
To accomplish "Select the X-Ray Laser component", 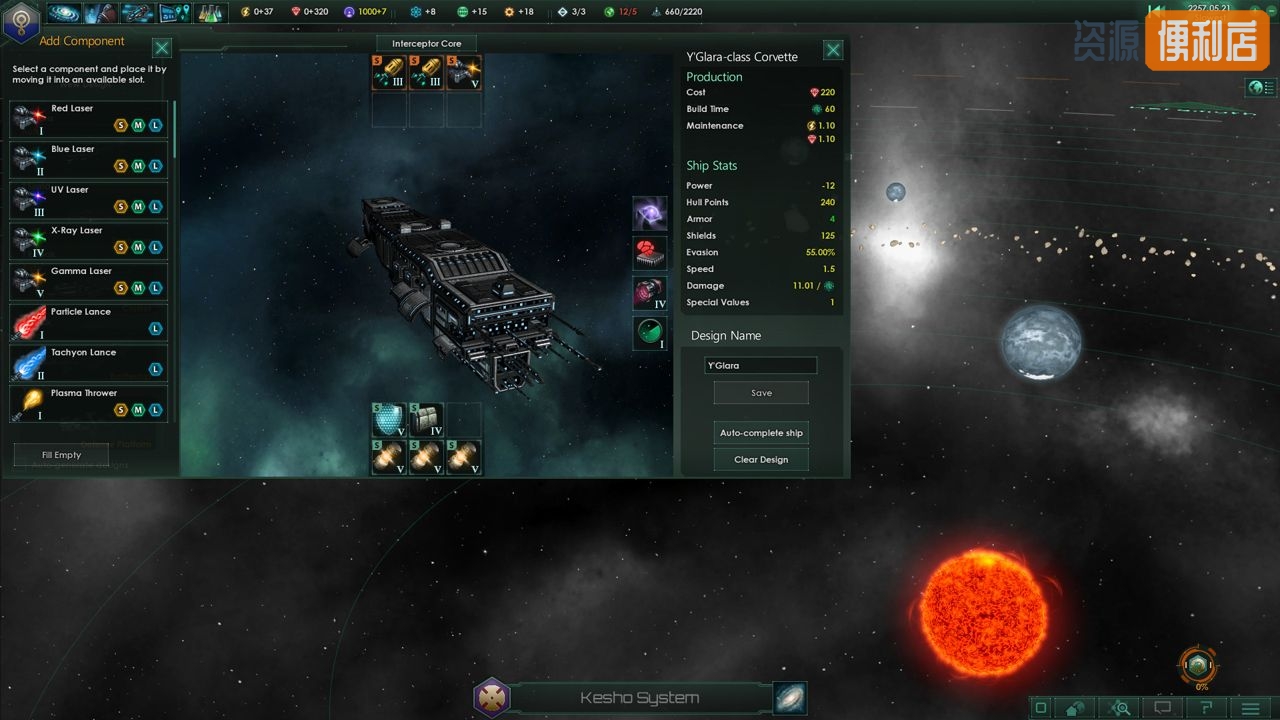I will tap(88, 242).
